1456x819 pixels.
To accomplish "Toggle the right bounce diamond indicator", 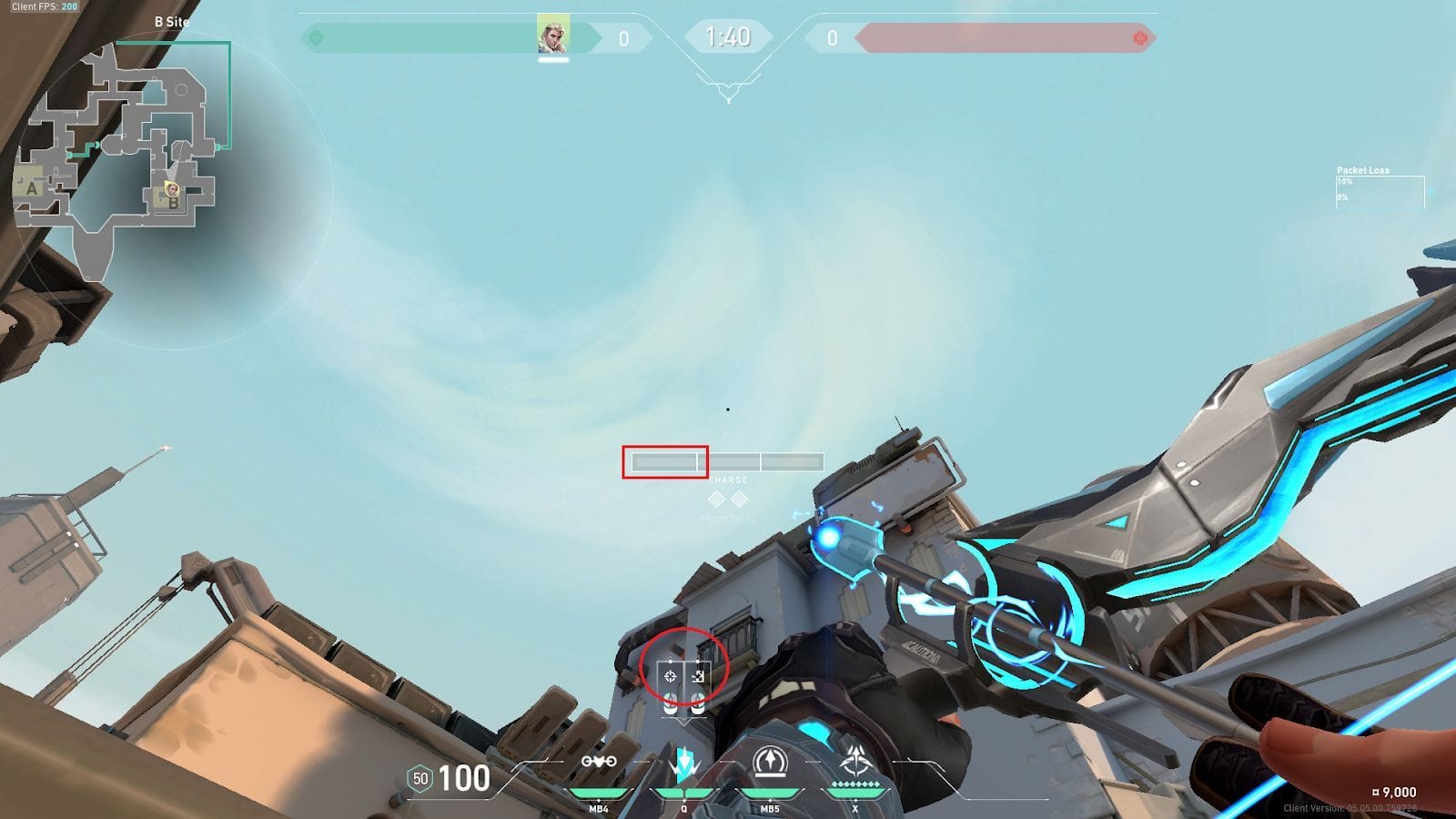I will (x=739, y=498).
